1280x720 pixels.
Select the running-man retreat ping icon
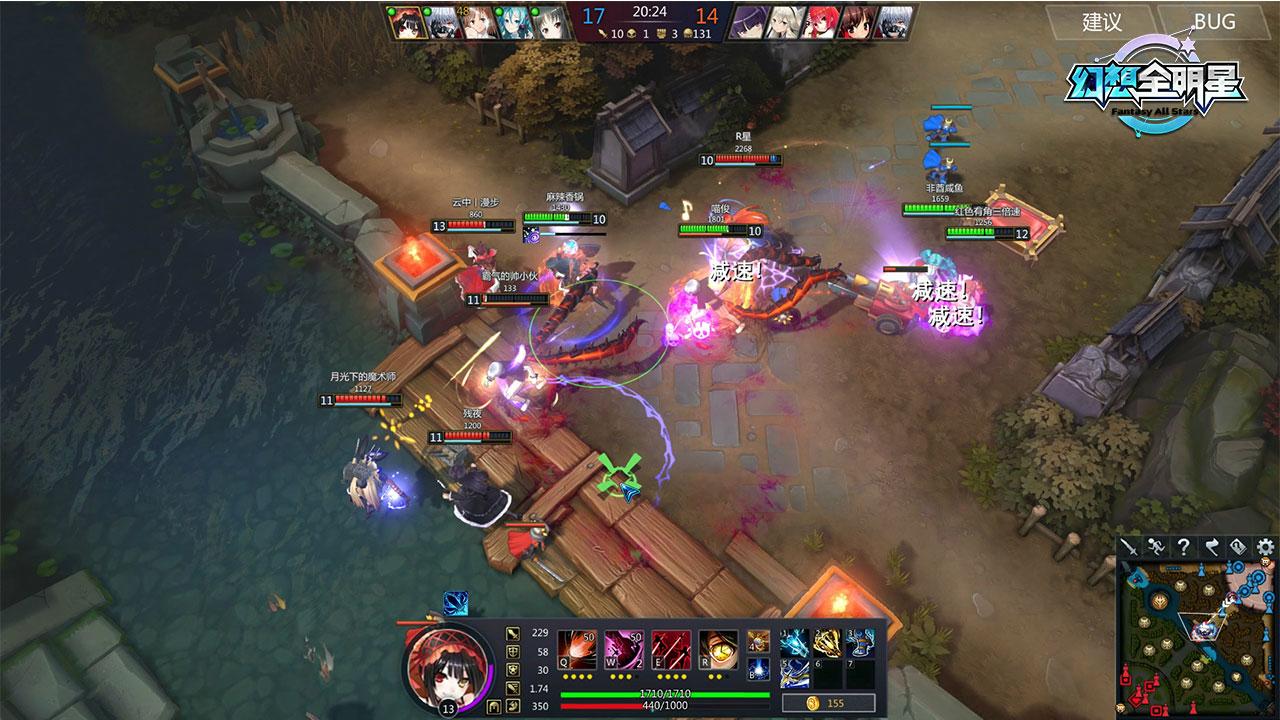[1156, 546]
